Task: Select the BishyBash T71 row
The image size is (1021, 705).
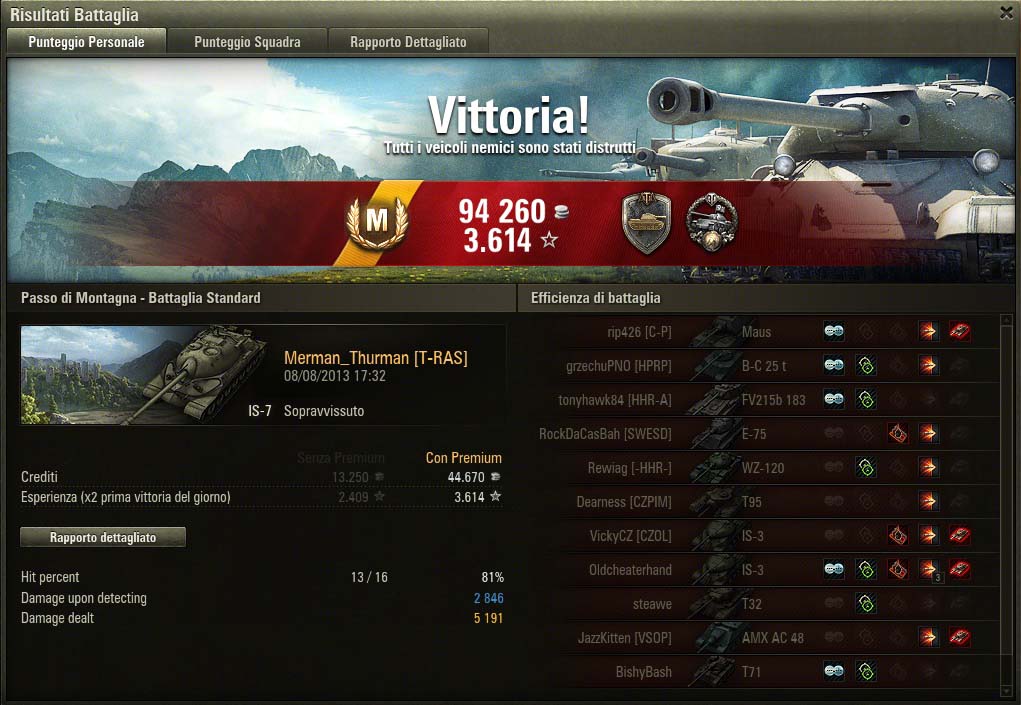Action: point(760,672)
